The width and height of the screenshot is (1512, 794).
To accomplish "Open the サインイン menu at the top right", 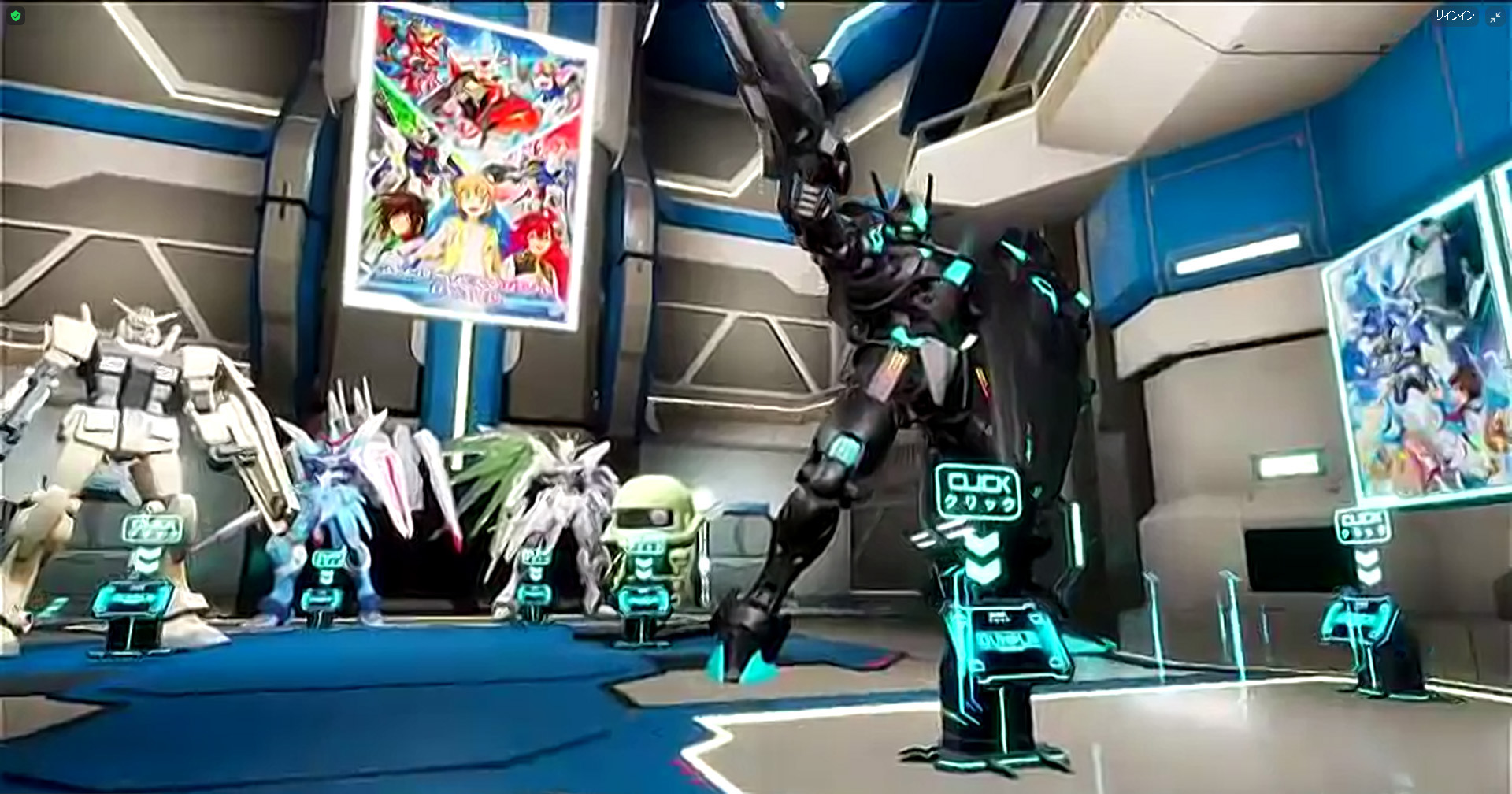I will (1457, 14).
